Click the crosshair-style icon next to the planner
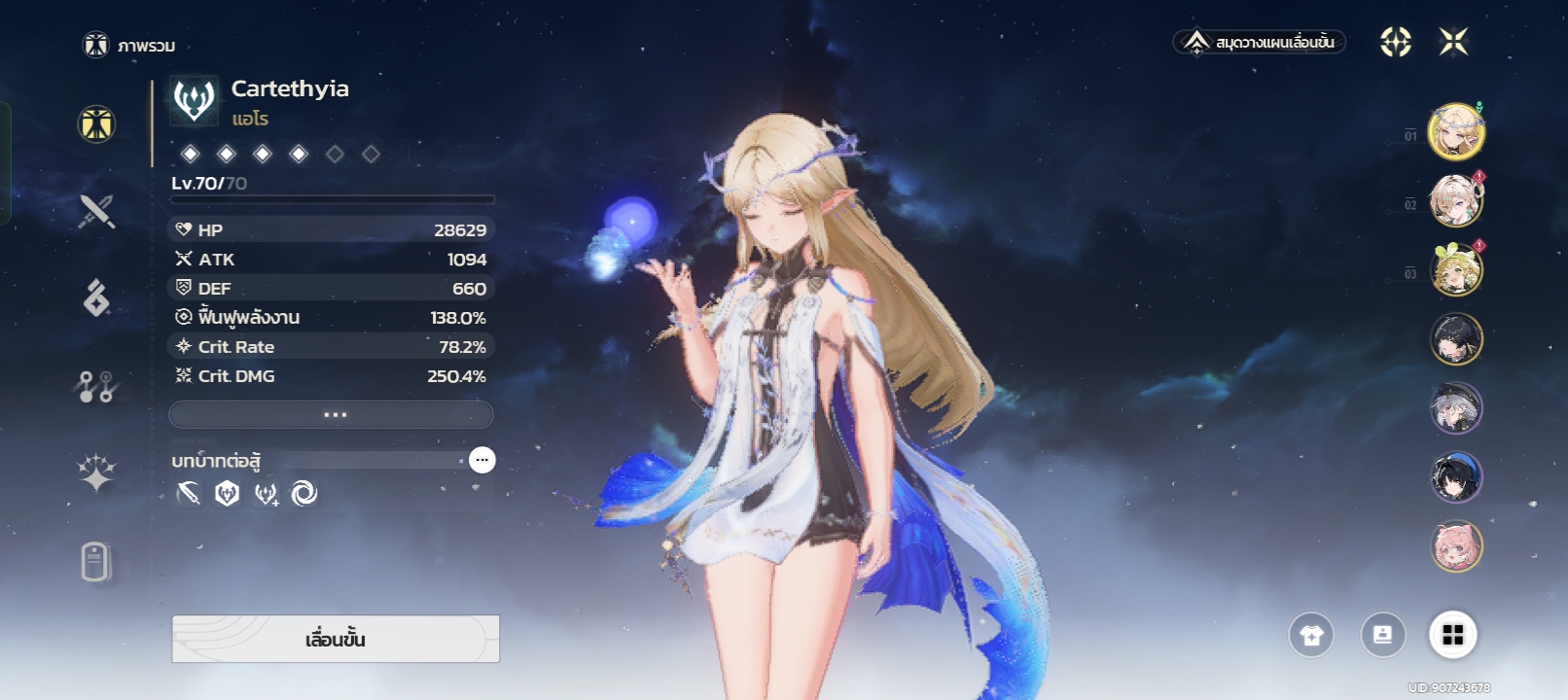1568x700 pixels. coord(1396,42)
